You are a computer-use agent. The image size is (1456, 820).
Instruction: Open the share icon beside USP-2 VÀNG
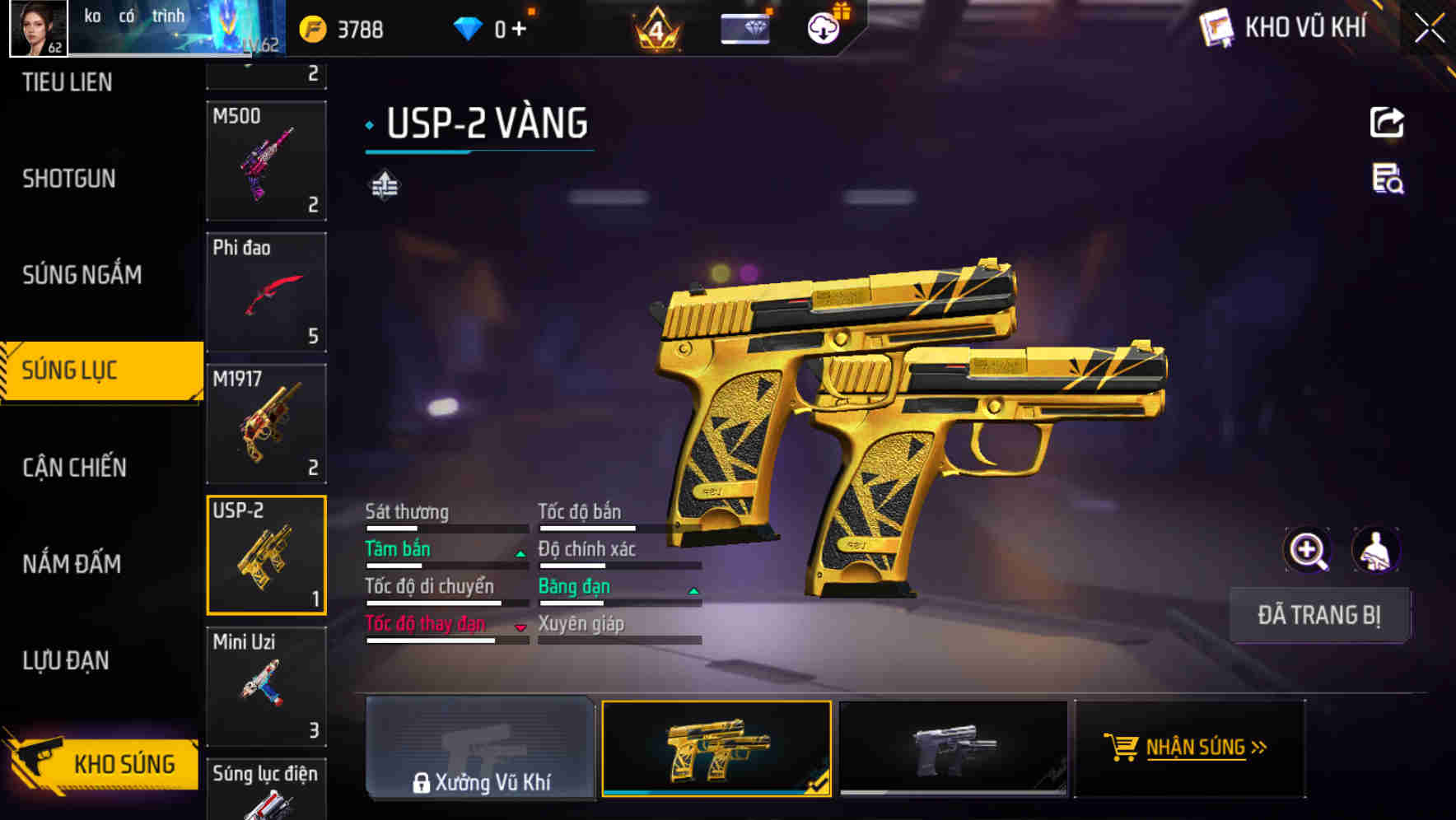coord(1388,122)
